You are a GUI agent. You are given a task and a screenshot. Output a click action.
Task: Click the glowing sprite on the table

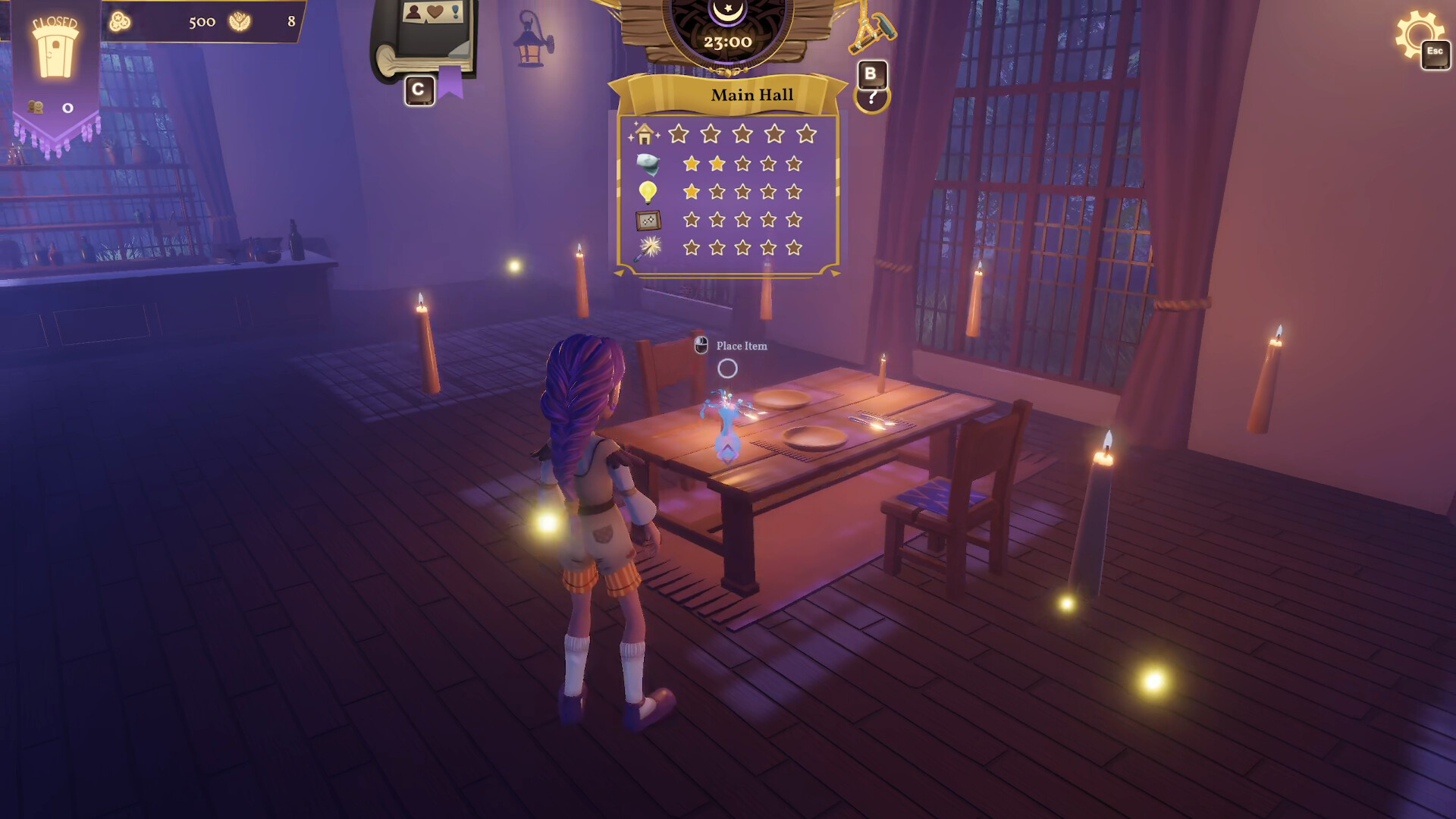726,421
